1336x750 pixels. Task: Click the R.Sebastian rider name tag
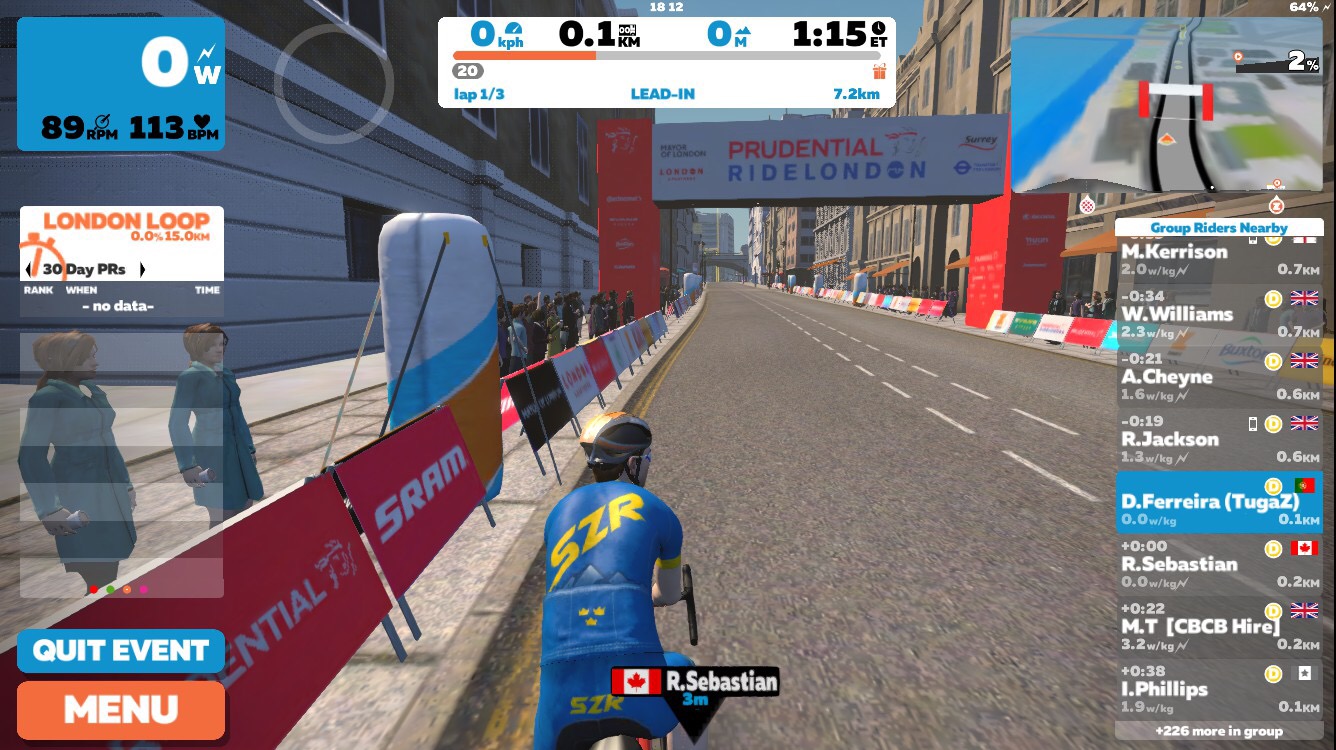pyautogui.click(x=695, y=683)
